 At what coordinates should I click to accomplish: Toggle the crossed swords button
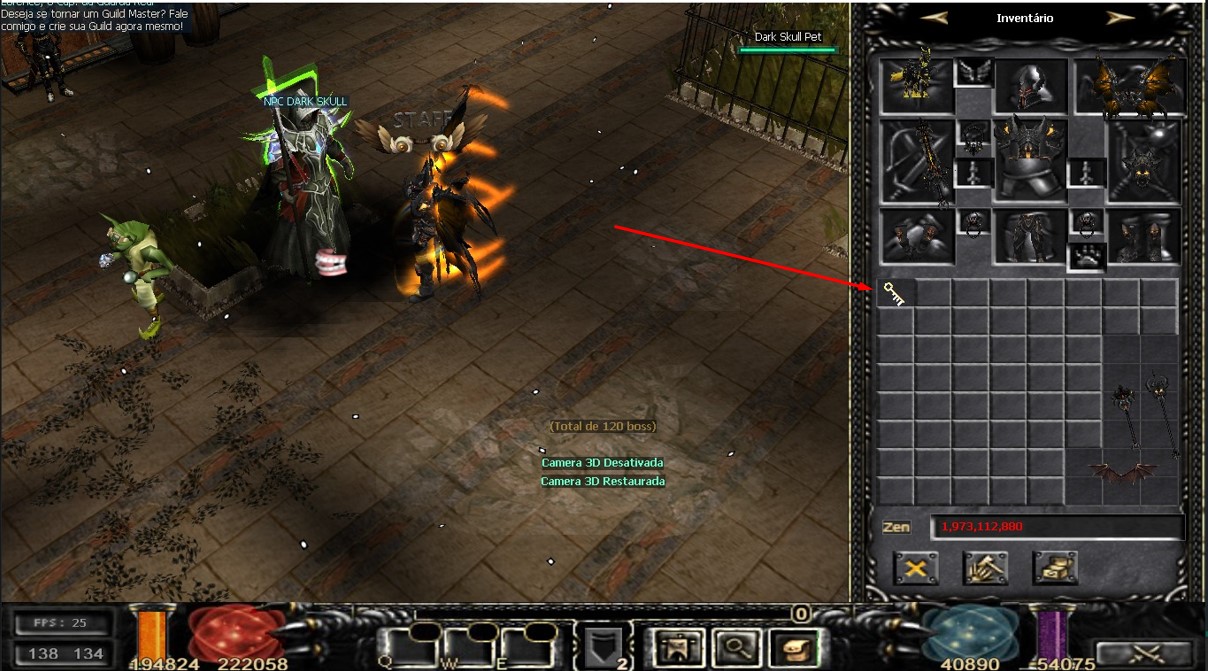coord(1143,654)
